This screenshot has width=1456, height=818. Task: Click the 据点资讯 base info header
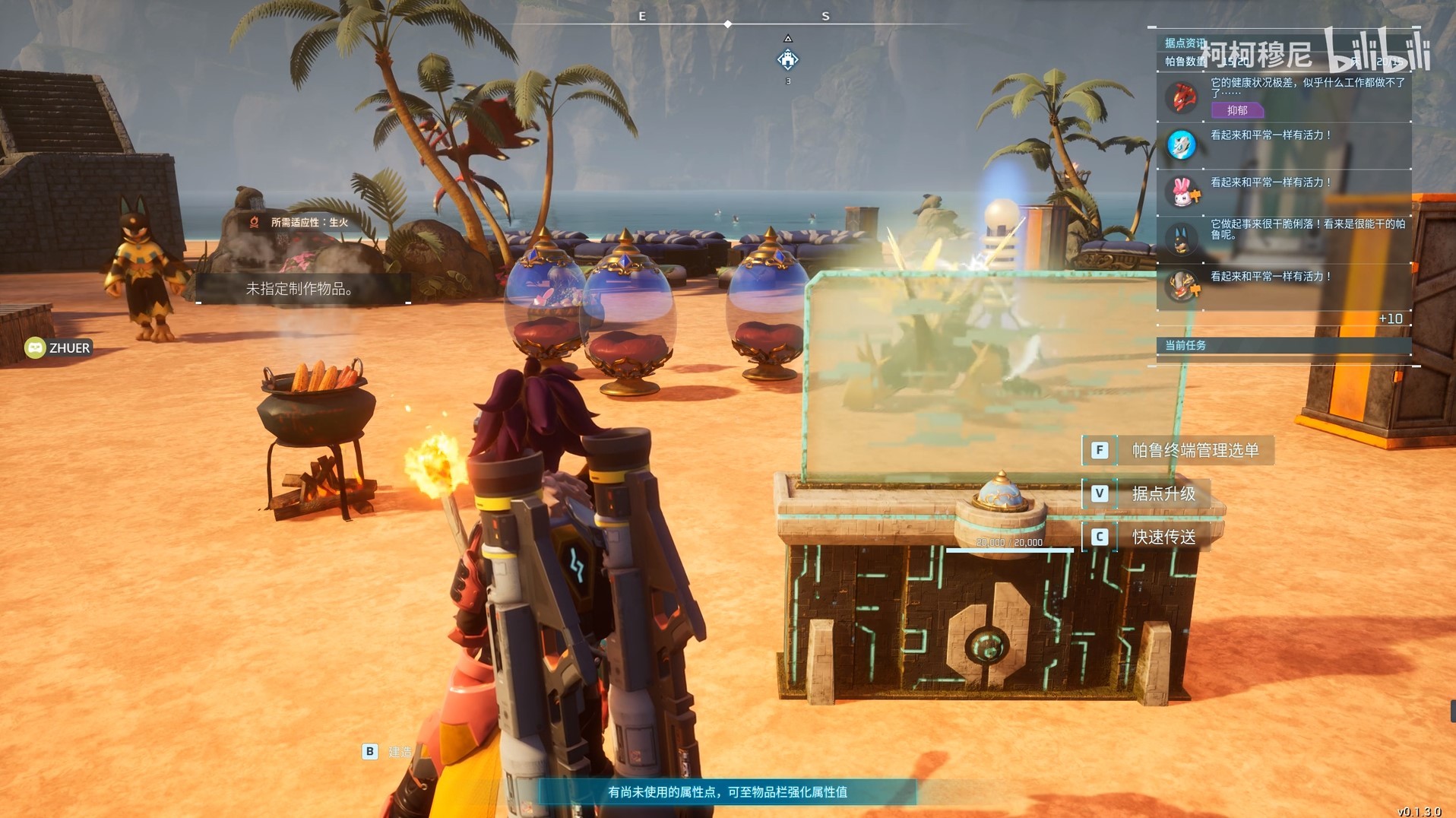1184,43
